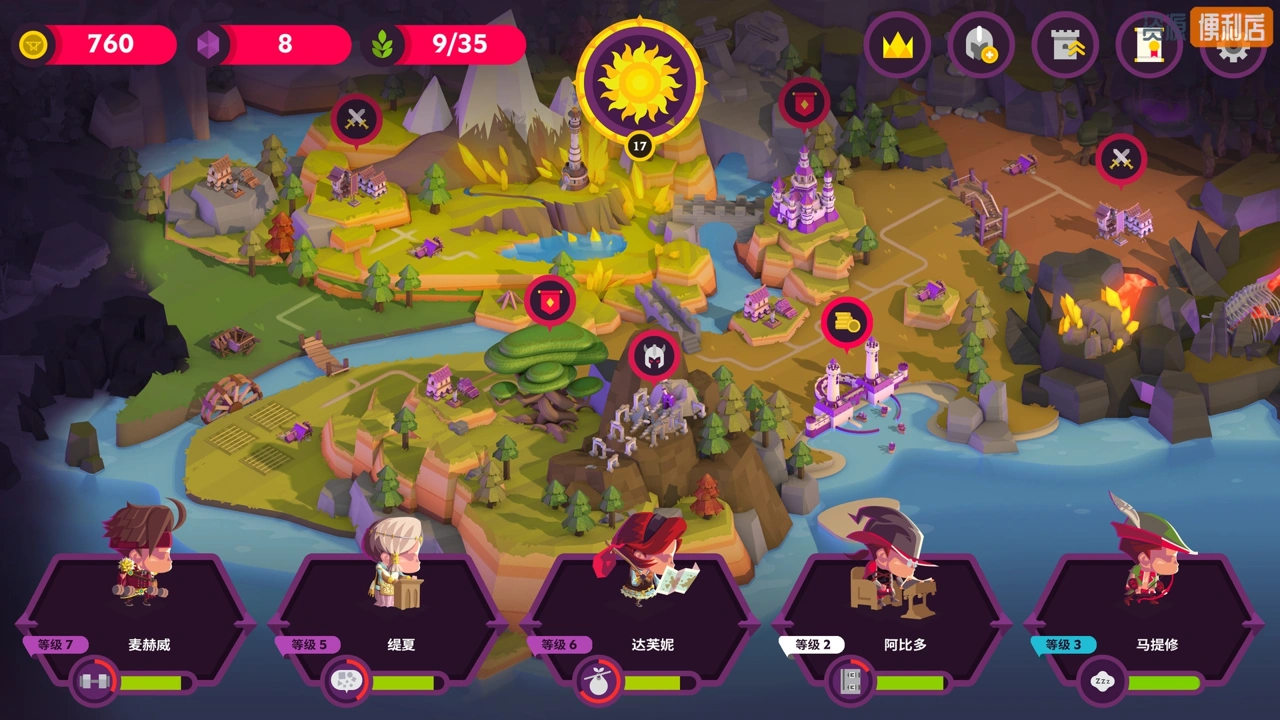Open the castle upgrade button
This screenshot has width=1280, height=720.
[1065, 45]
